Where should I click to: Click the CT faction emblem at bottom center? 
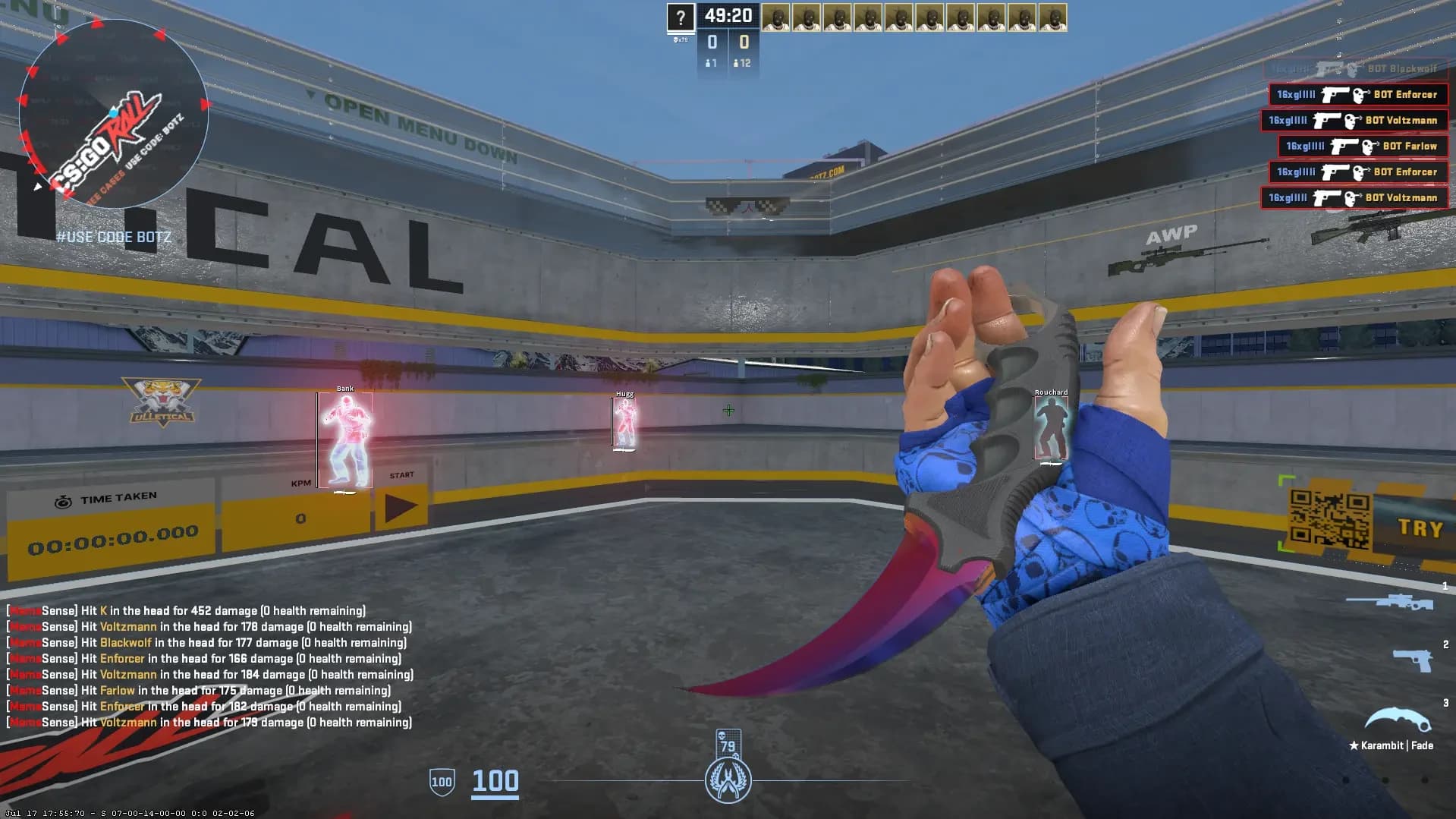[x=728, y=781]
